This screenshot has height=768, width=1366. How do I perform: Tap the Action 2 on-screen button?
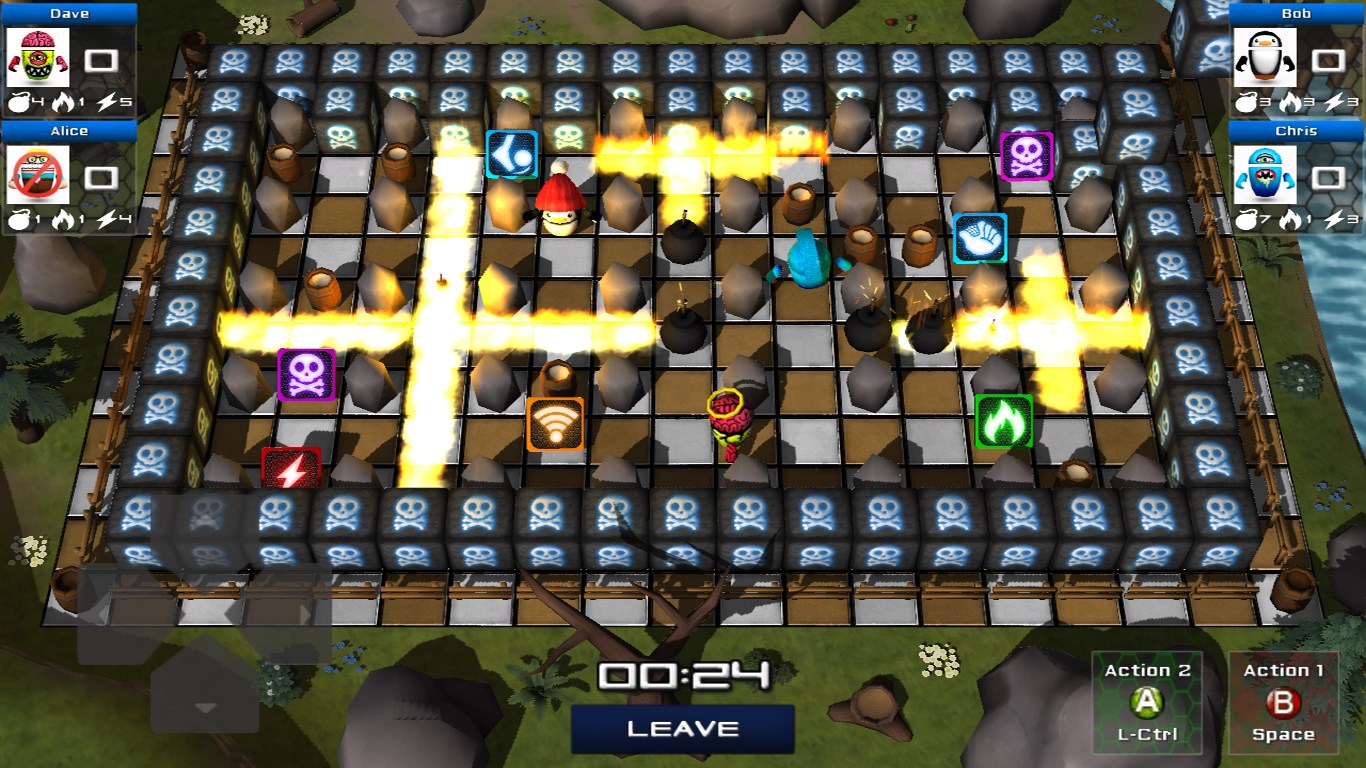click(1147, 704)
